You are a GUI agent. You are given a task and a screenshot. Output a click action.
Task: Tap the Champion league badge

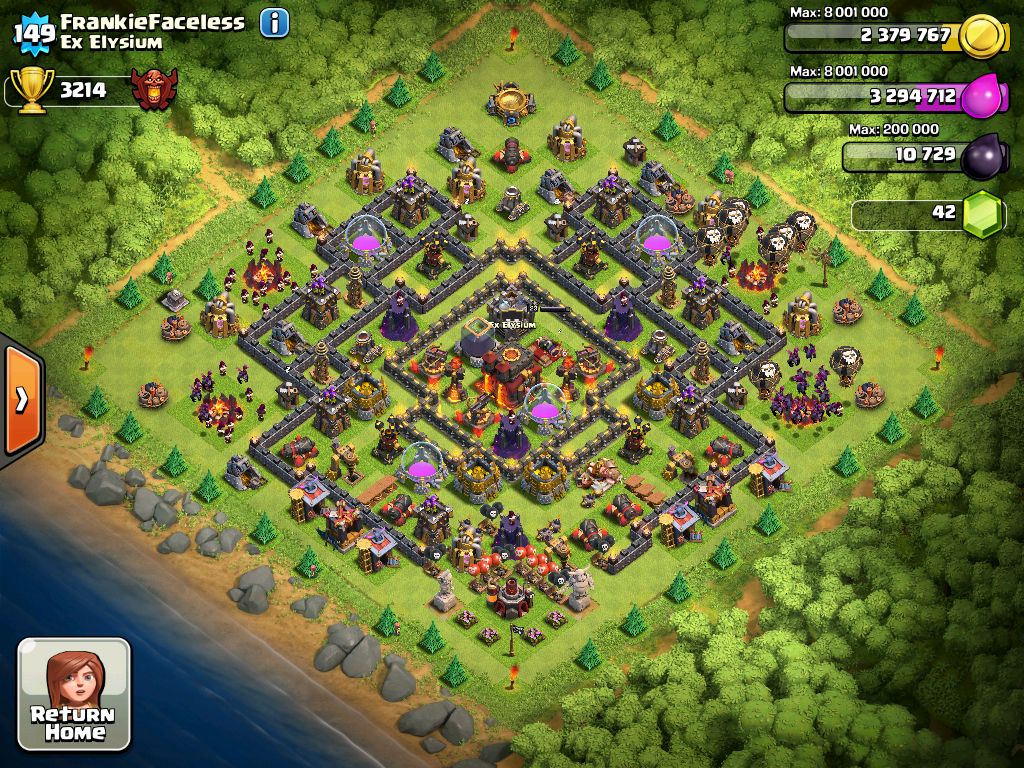tap(155, 90)
